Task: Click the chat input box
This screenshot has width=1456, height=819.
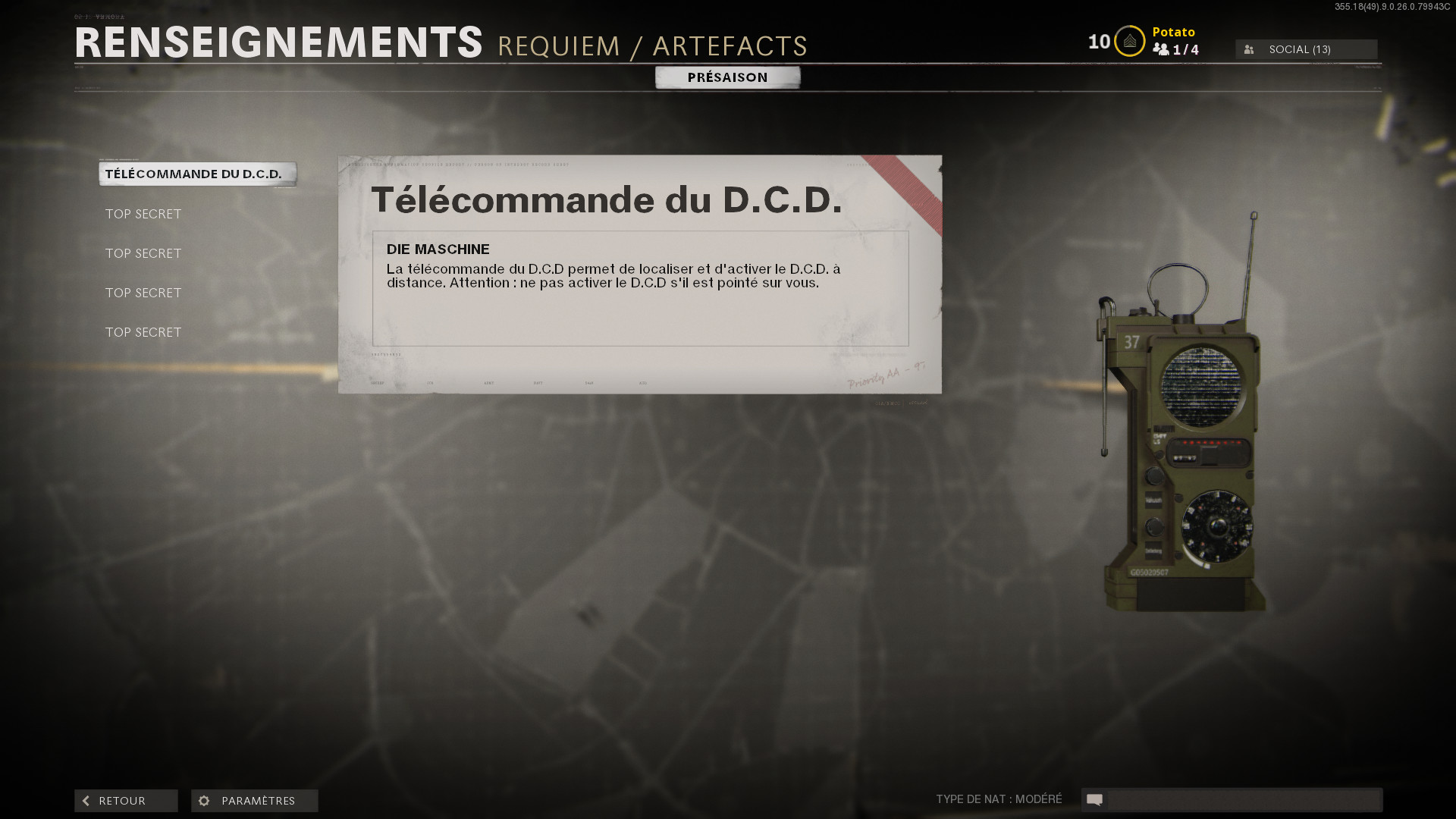Action: pyautogui.click(x=1243, y=800)
